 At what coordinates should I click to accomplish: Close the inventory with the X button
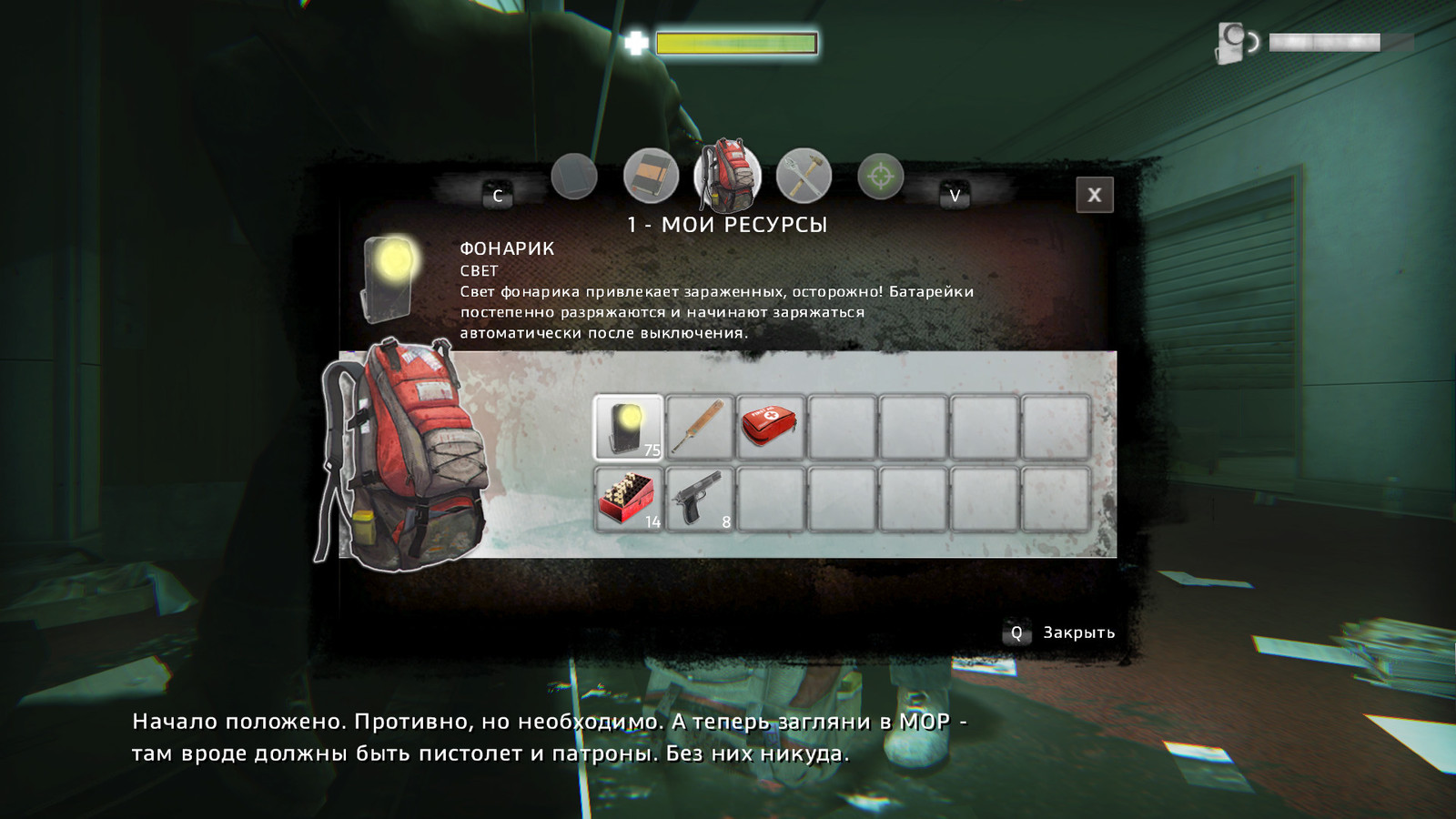(1094, 195)
